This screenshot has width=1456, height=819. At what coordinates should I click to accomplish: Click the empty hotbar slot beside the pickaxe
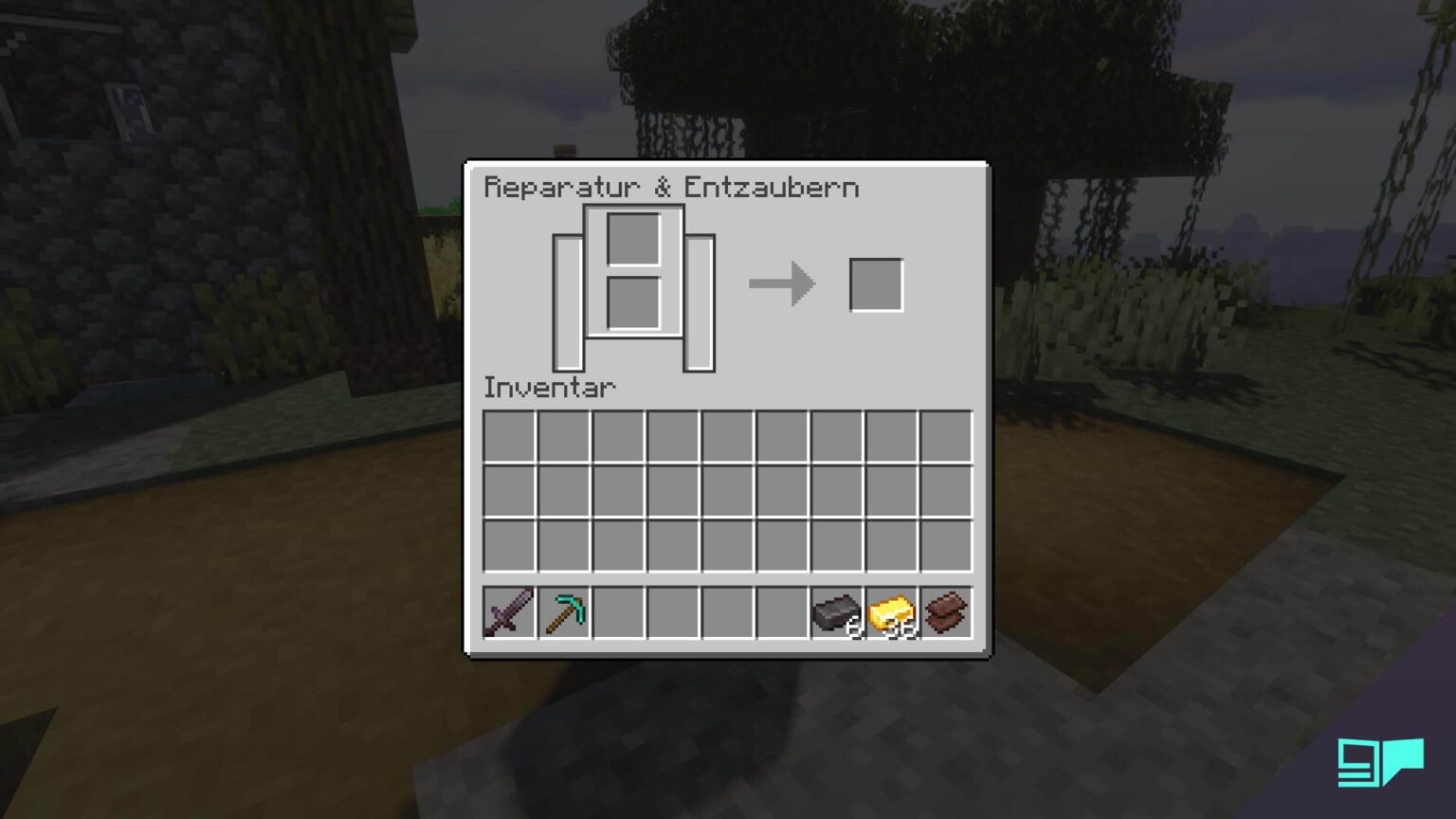coord(619,612)
